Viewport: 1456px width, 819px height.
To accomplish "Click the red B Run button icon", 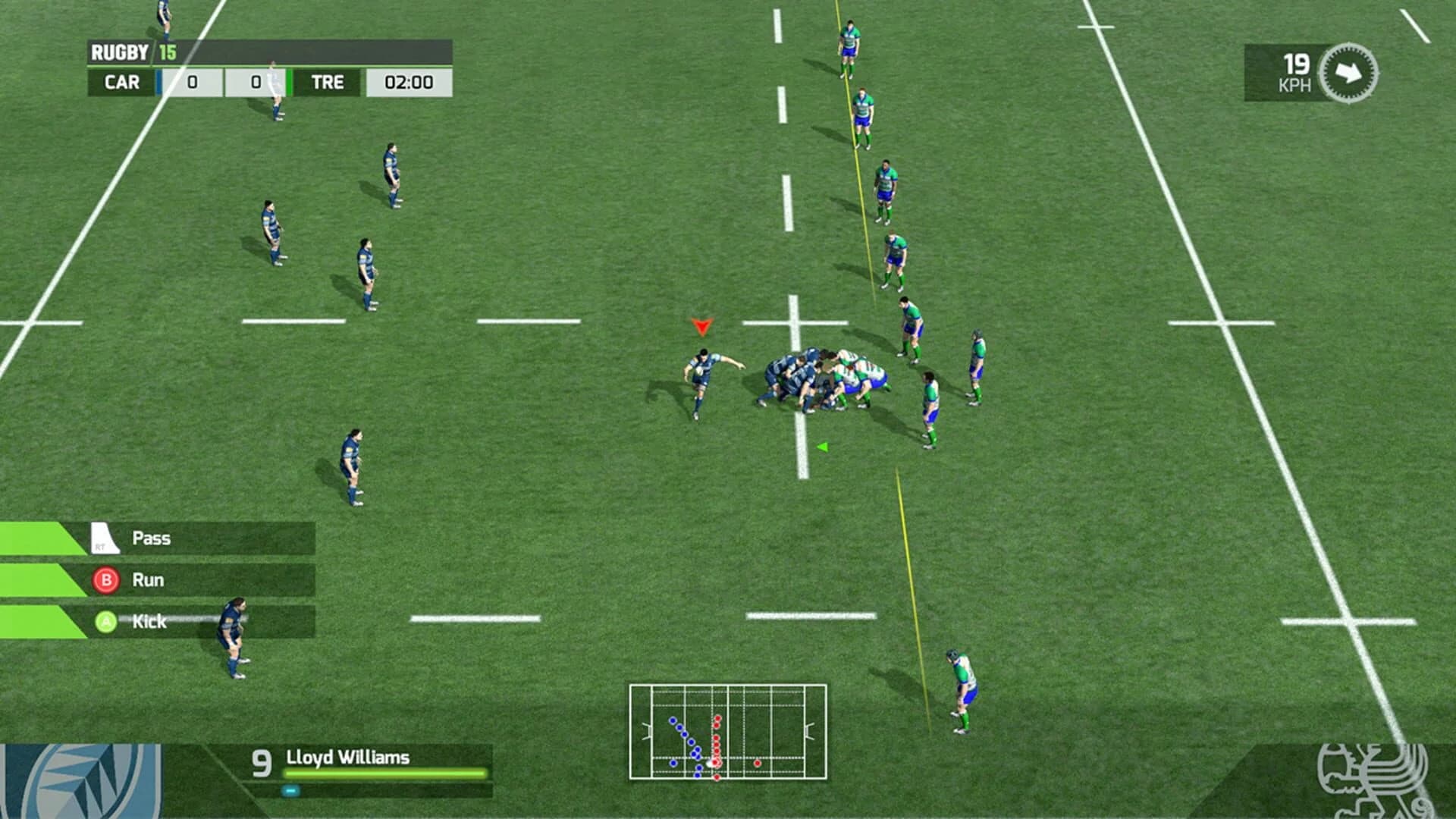I will coord(105,580).
